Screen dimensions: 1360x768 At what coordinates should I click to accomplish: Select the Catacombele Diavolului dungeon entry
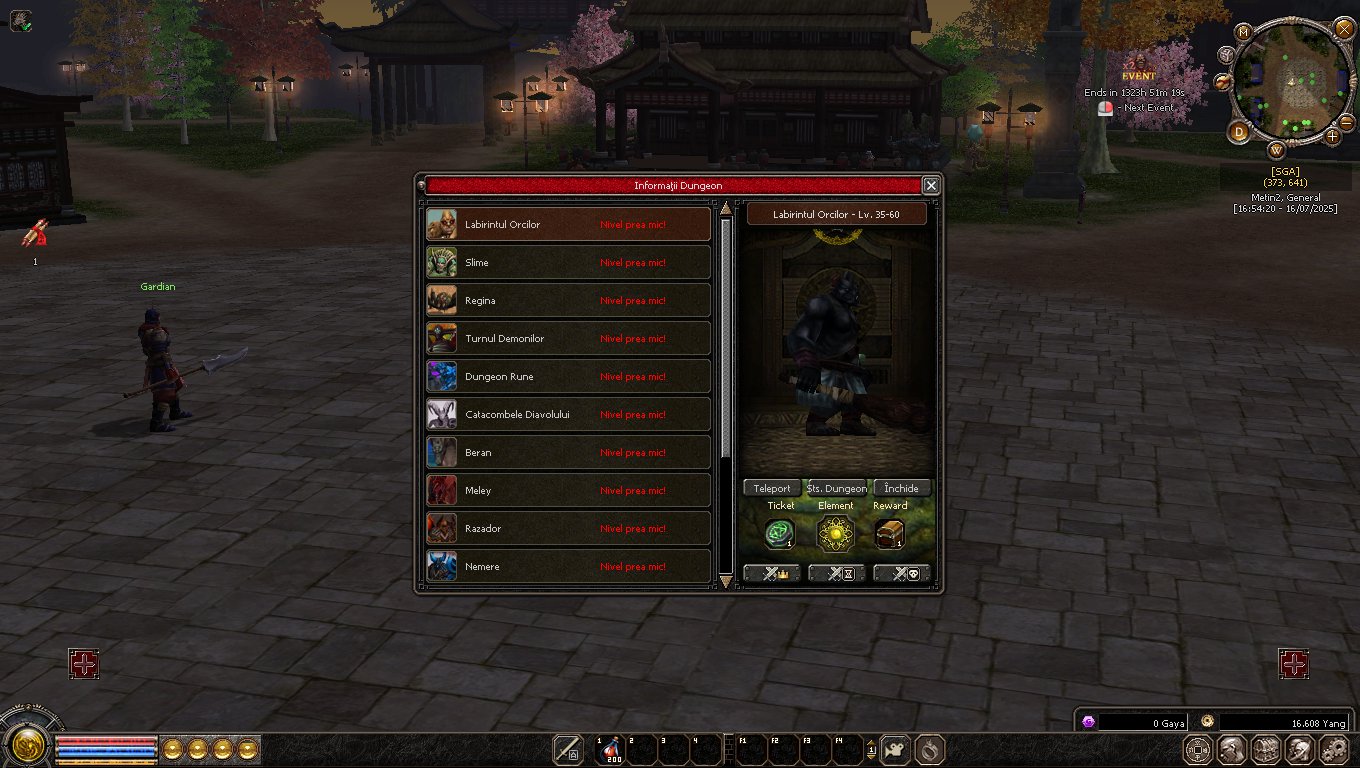tap(568, 414)
